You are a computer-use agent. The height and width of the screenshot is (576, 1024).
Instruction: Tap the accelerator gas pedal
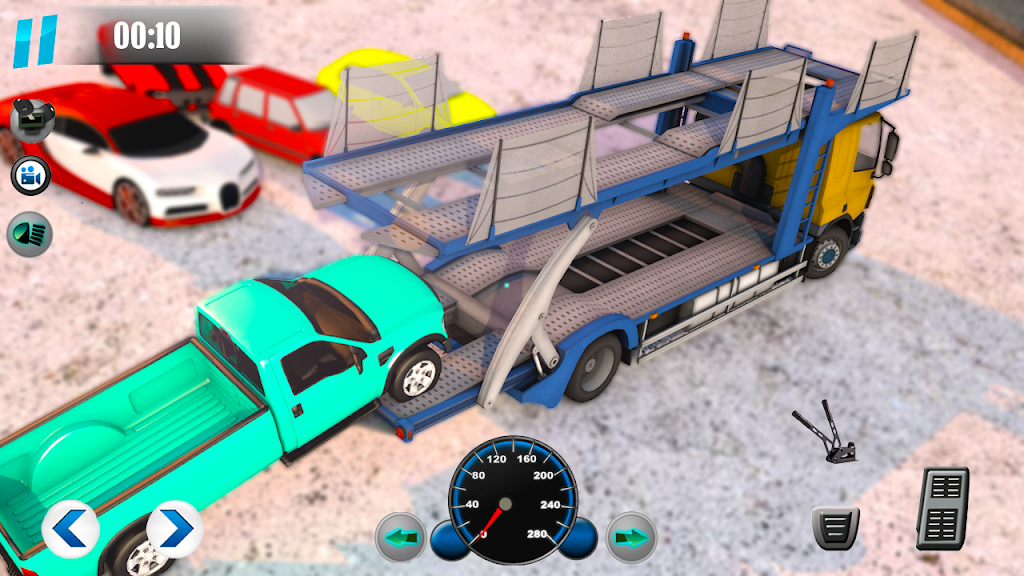942,509
